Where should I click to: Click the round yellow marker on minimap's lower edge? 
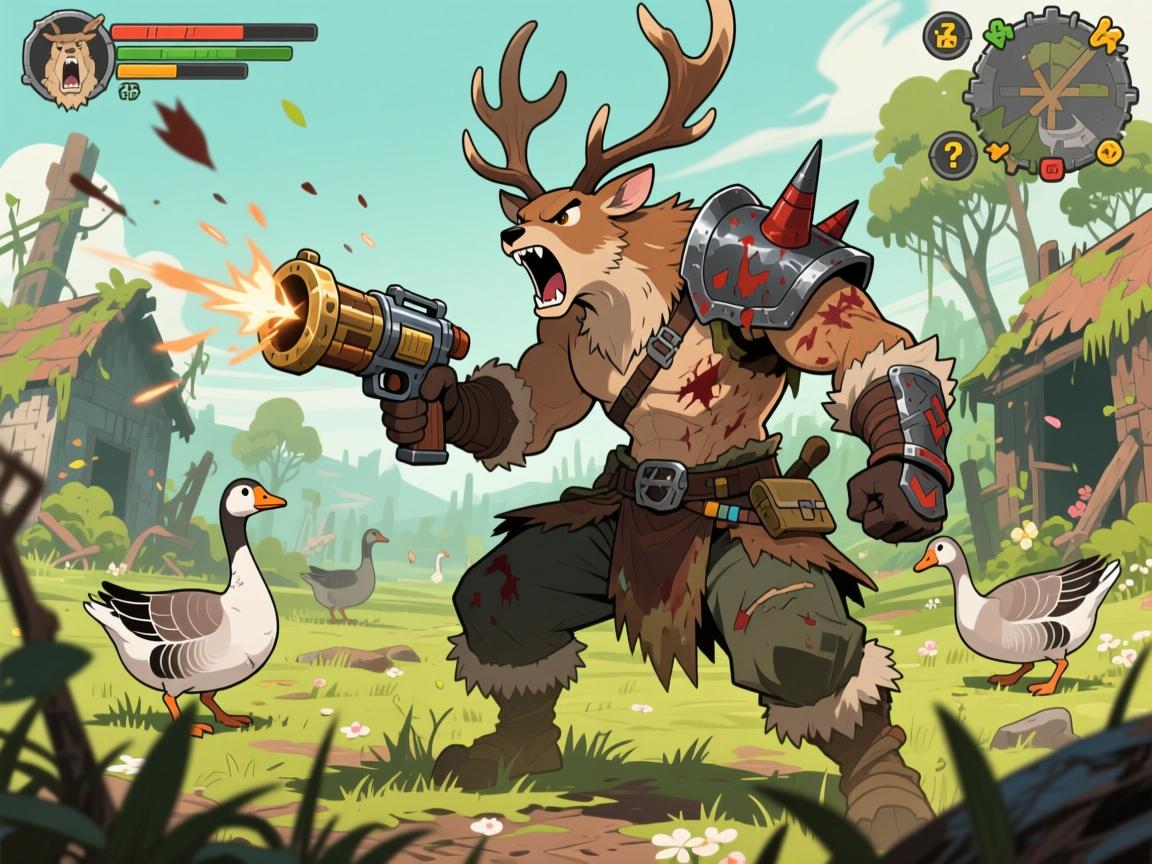pos(1111,154)
